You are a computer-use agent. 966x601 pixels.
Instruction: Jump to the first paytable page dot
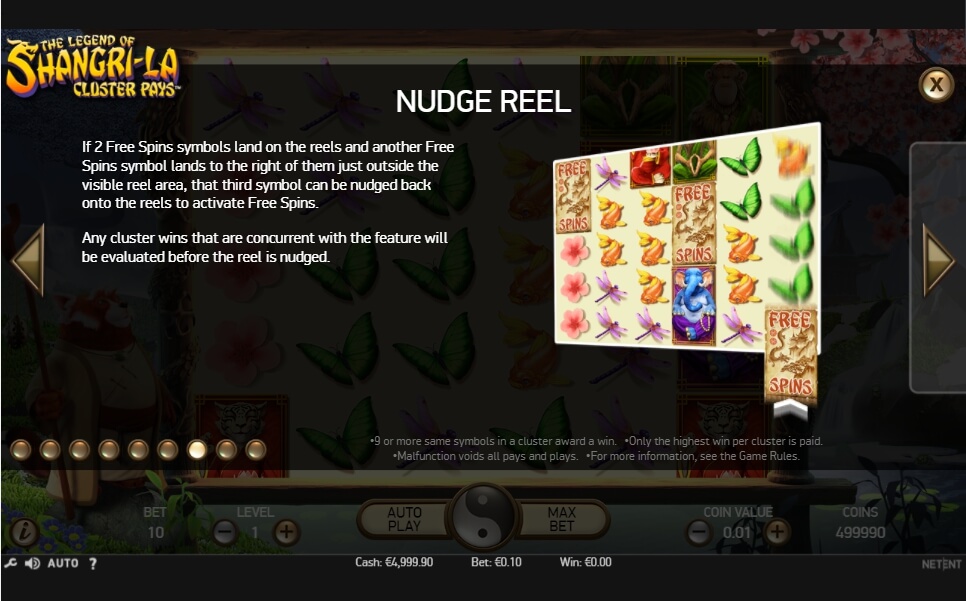coord(21,450)
